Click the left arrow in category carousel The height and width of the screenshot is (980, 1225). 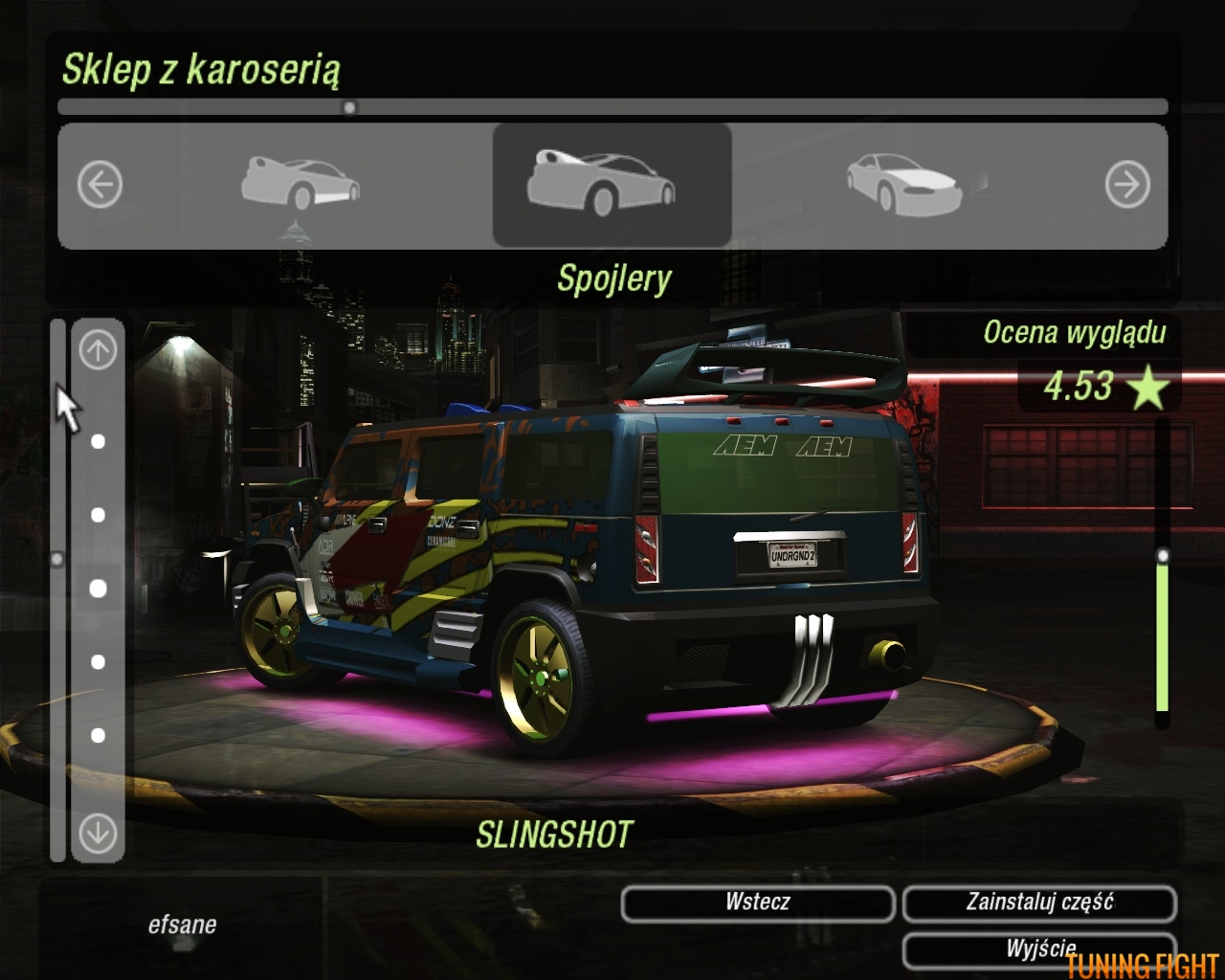pyautogui.click(x=100, y=184)
